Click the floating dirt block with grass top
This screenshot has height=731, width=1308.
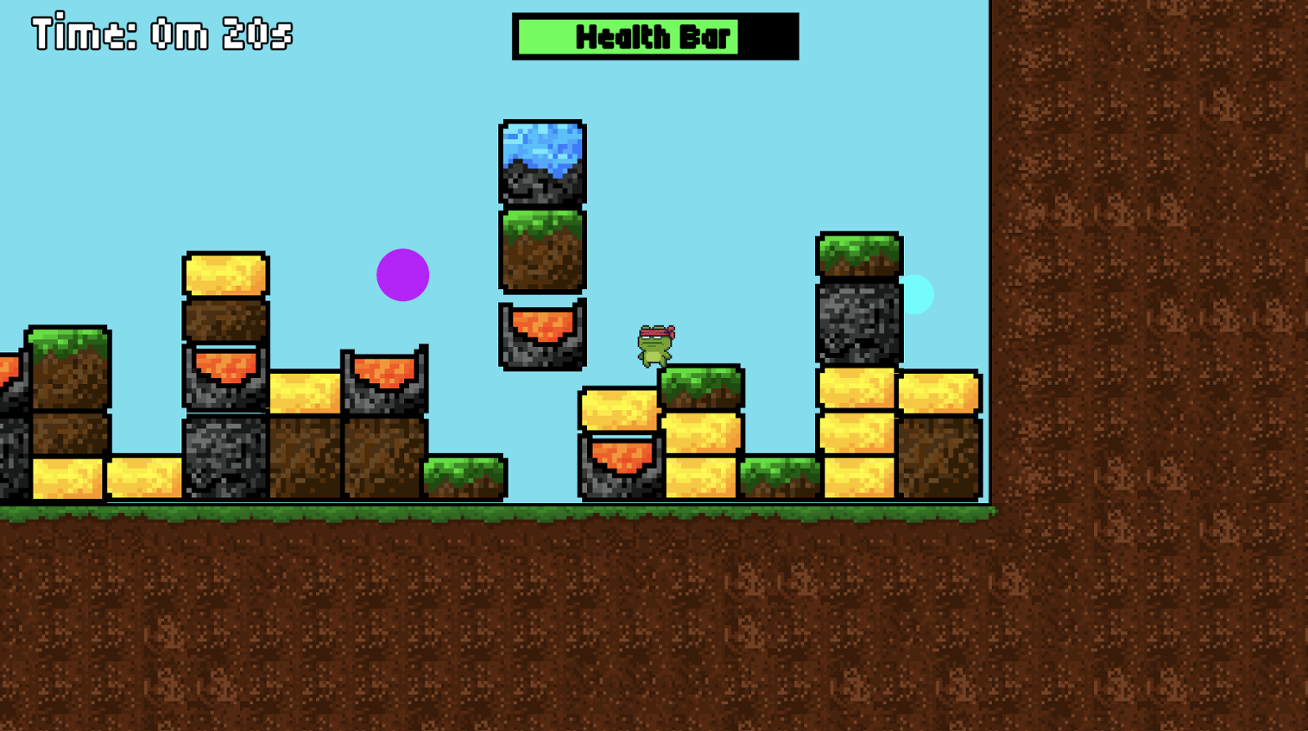tap(541, 249)
